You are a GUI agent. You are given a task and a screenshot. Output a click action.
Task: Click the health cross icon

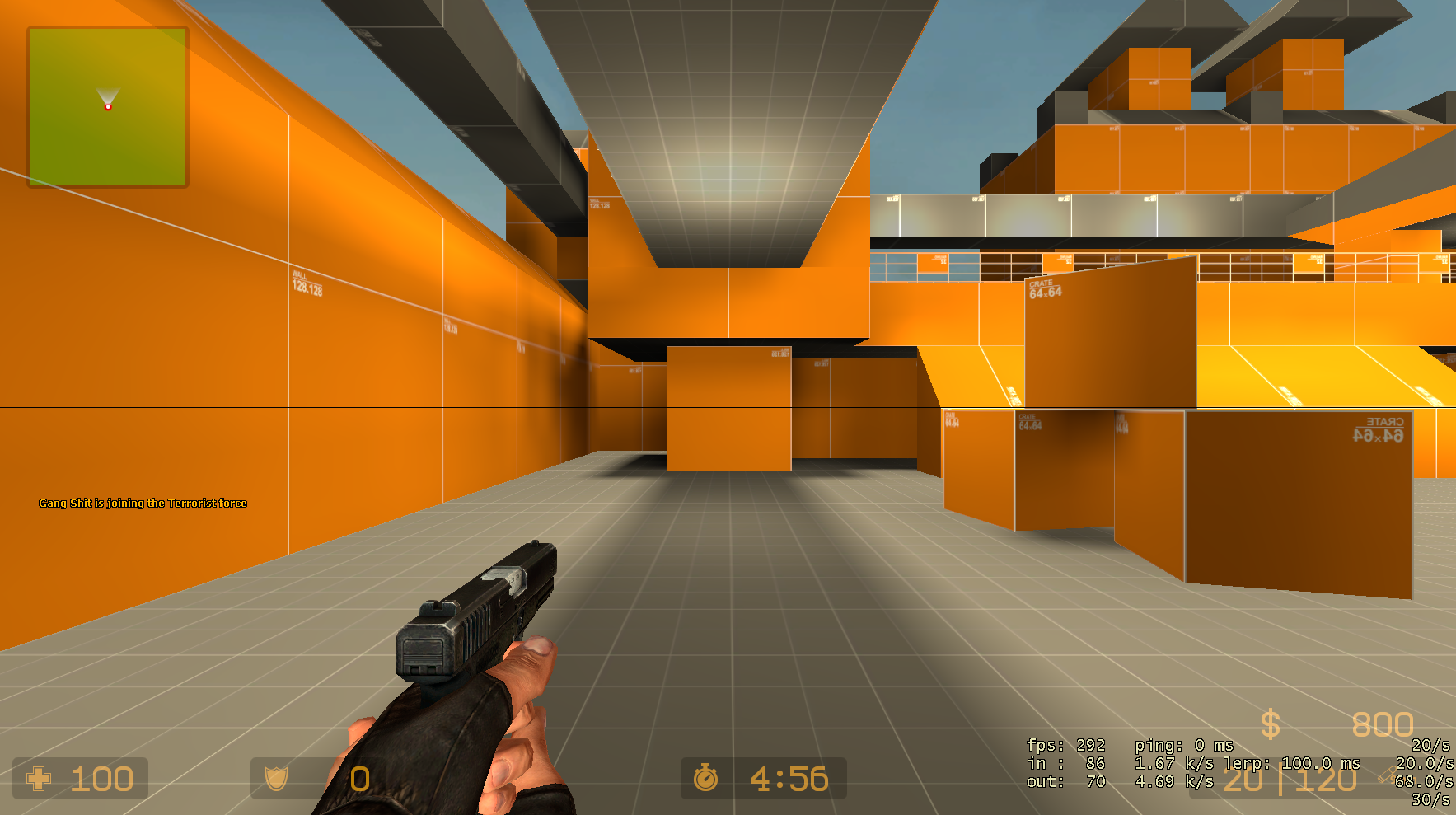pyautogui.click(x=39, y=778)
